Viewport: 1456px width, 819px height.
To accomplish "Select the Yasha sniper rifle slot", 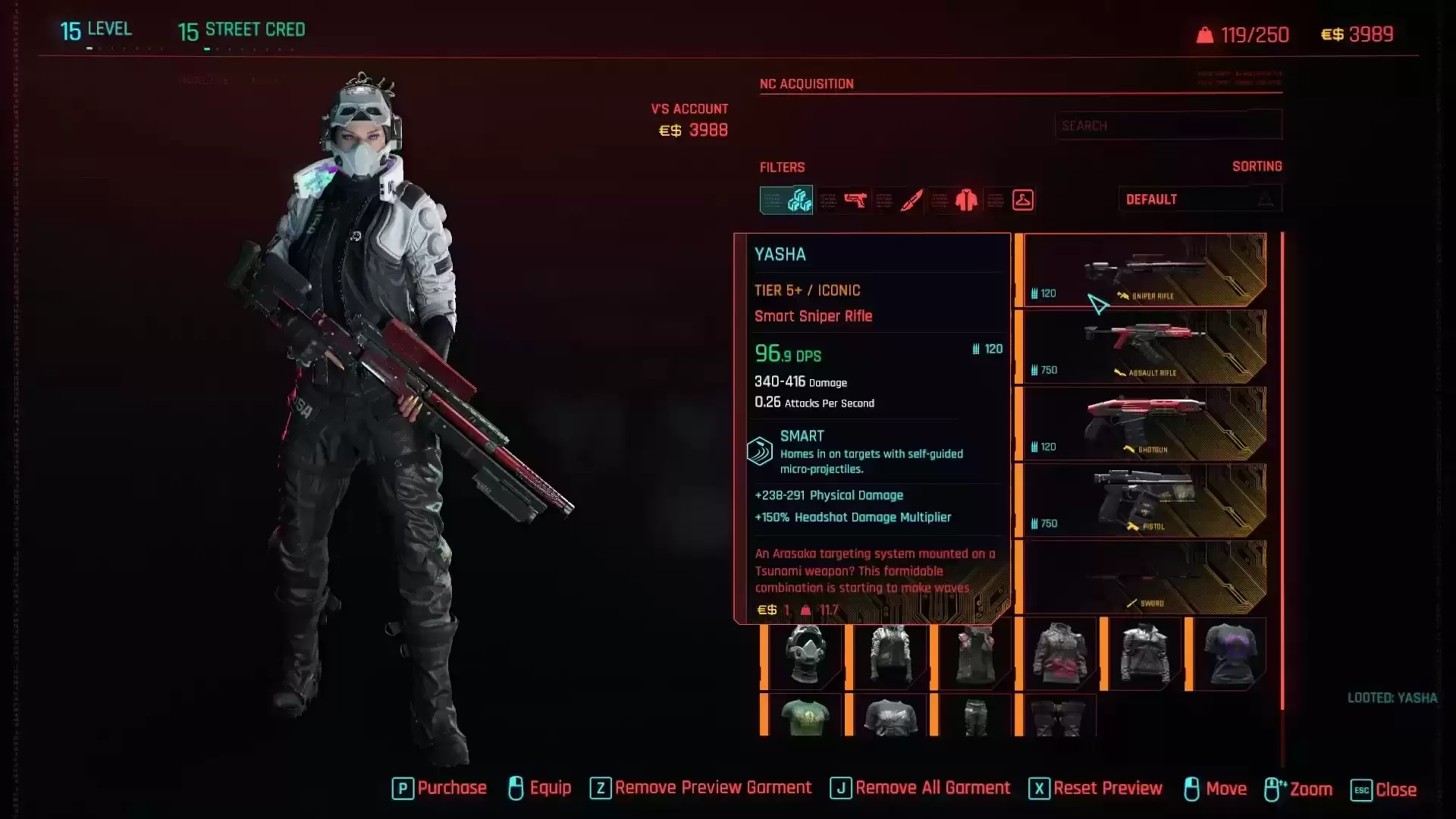I will pos(1144,270).
